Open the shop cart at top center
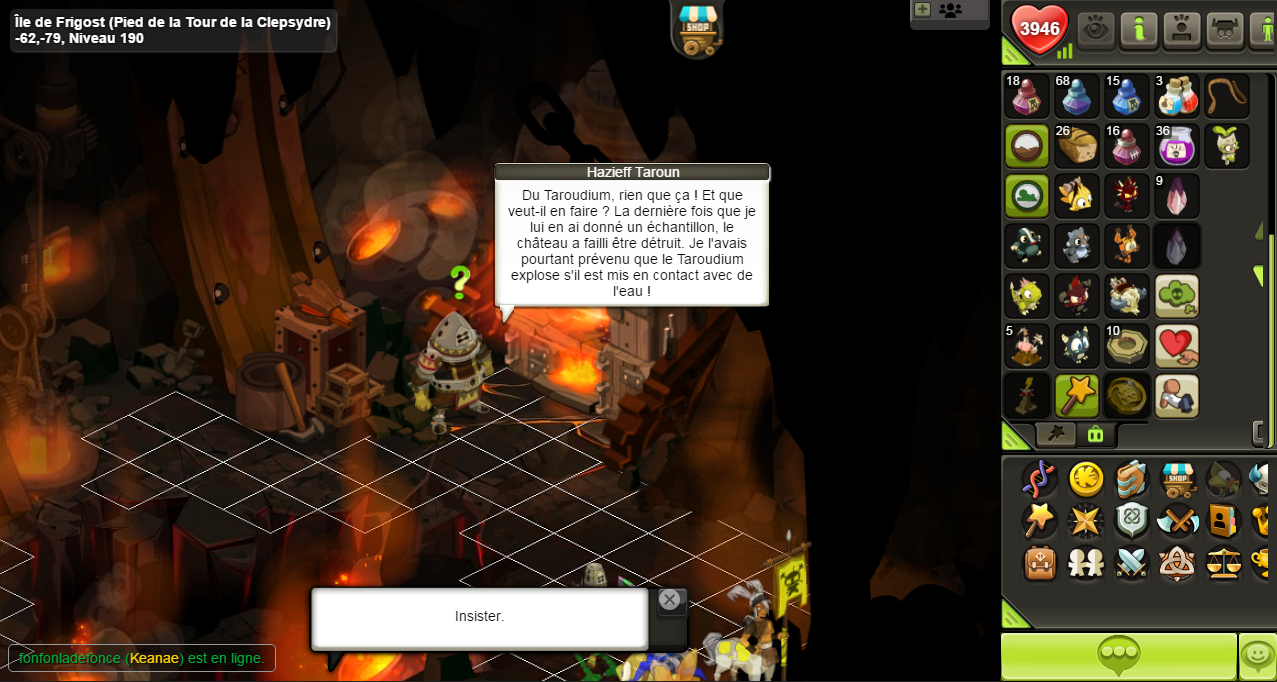The width and height of the screenshot is (1277, 682). click(x=697, y=27)
